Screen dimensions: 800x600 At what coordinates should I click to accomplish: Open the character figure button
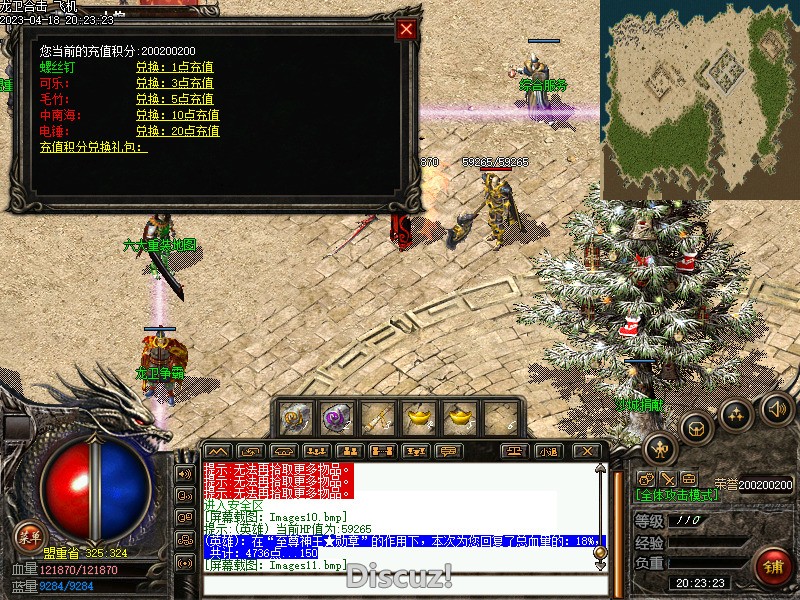tap(660, 448)
